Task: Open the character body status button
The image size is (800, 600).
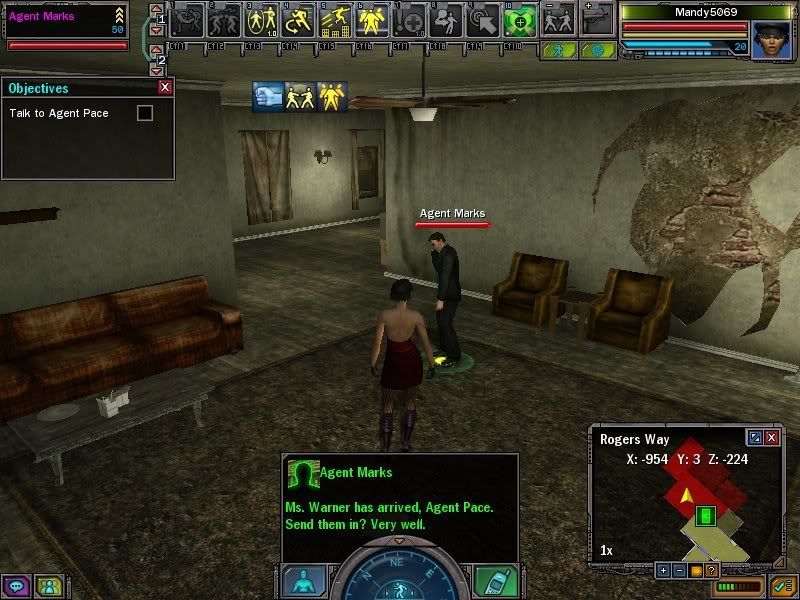Action: 303,580
